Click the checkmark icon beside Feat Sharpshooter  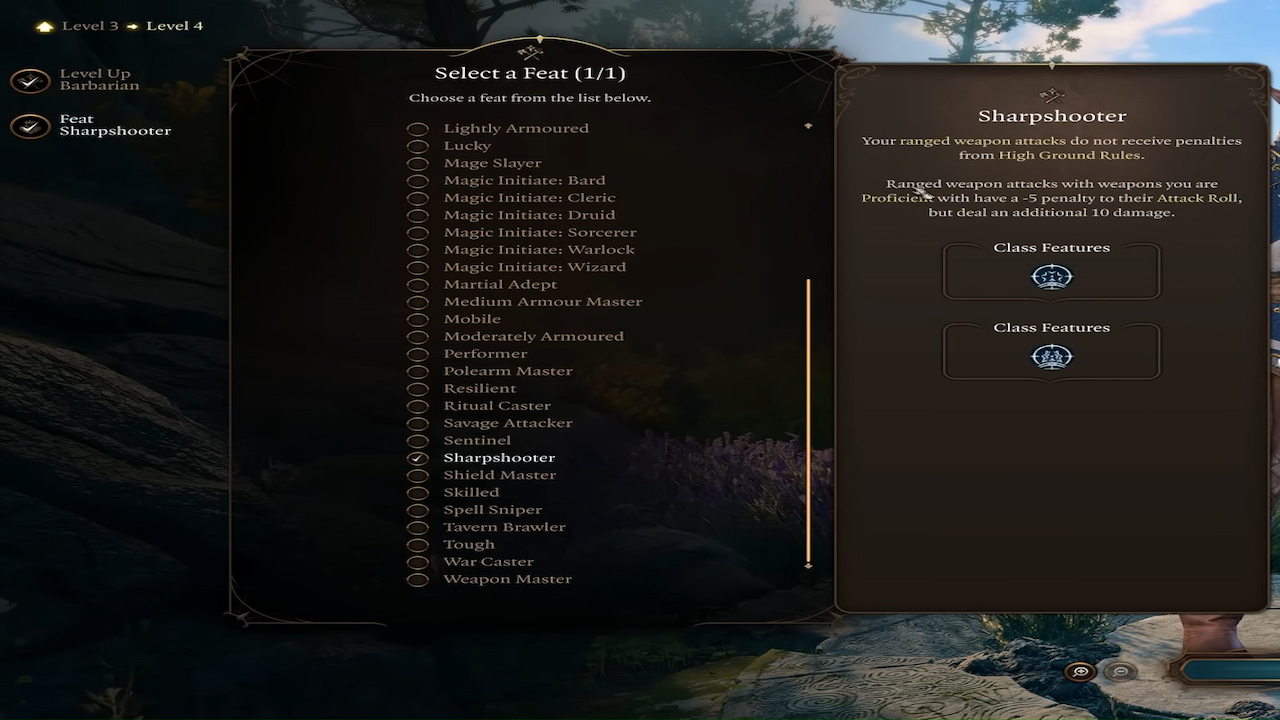click(x=30, y=125)
